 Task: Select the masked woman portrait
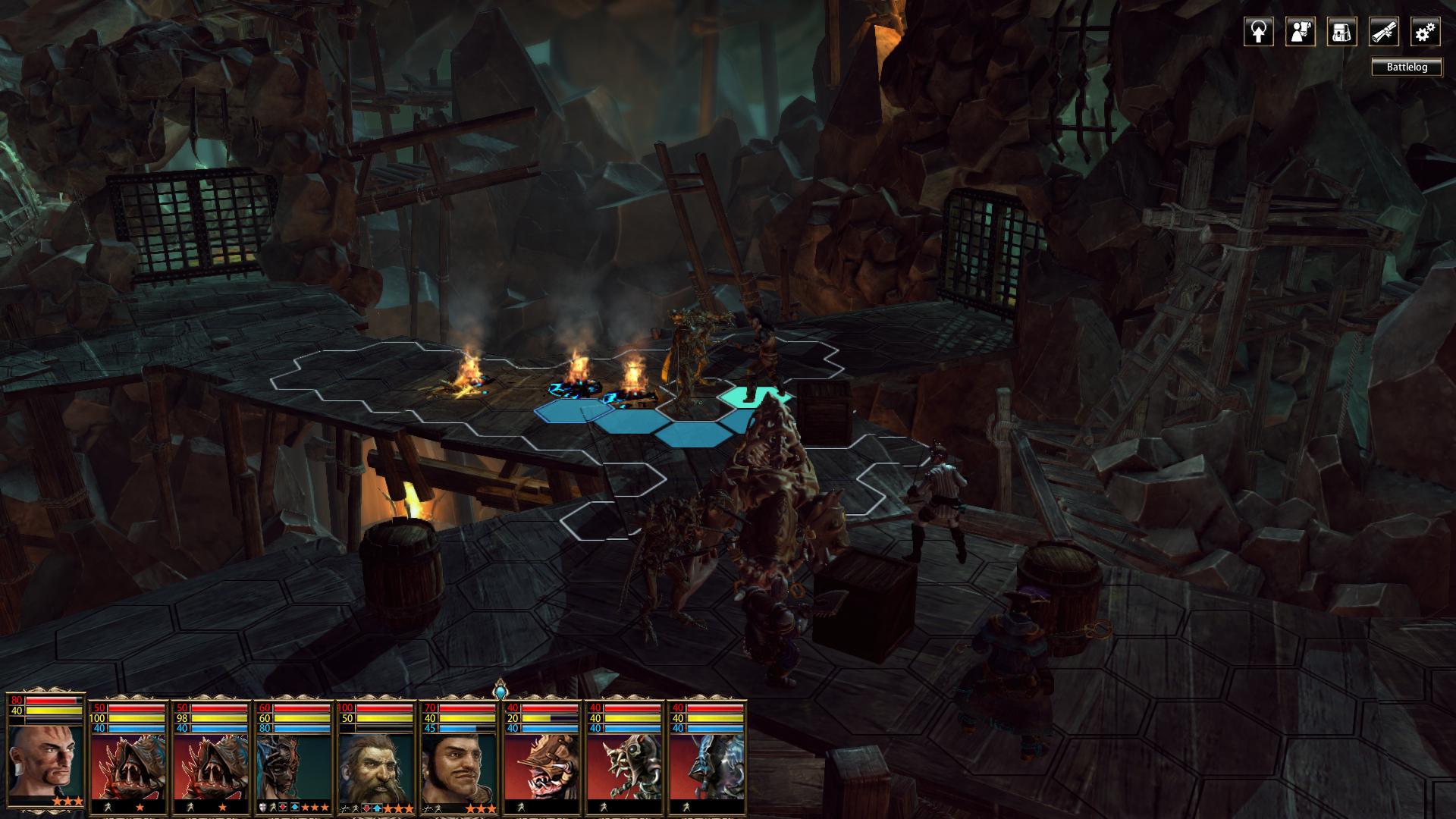293,766
